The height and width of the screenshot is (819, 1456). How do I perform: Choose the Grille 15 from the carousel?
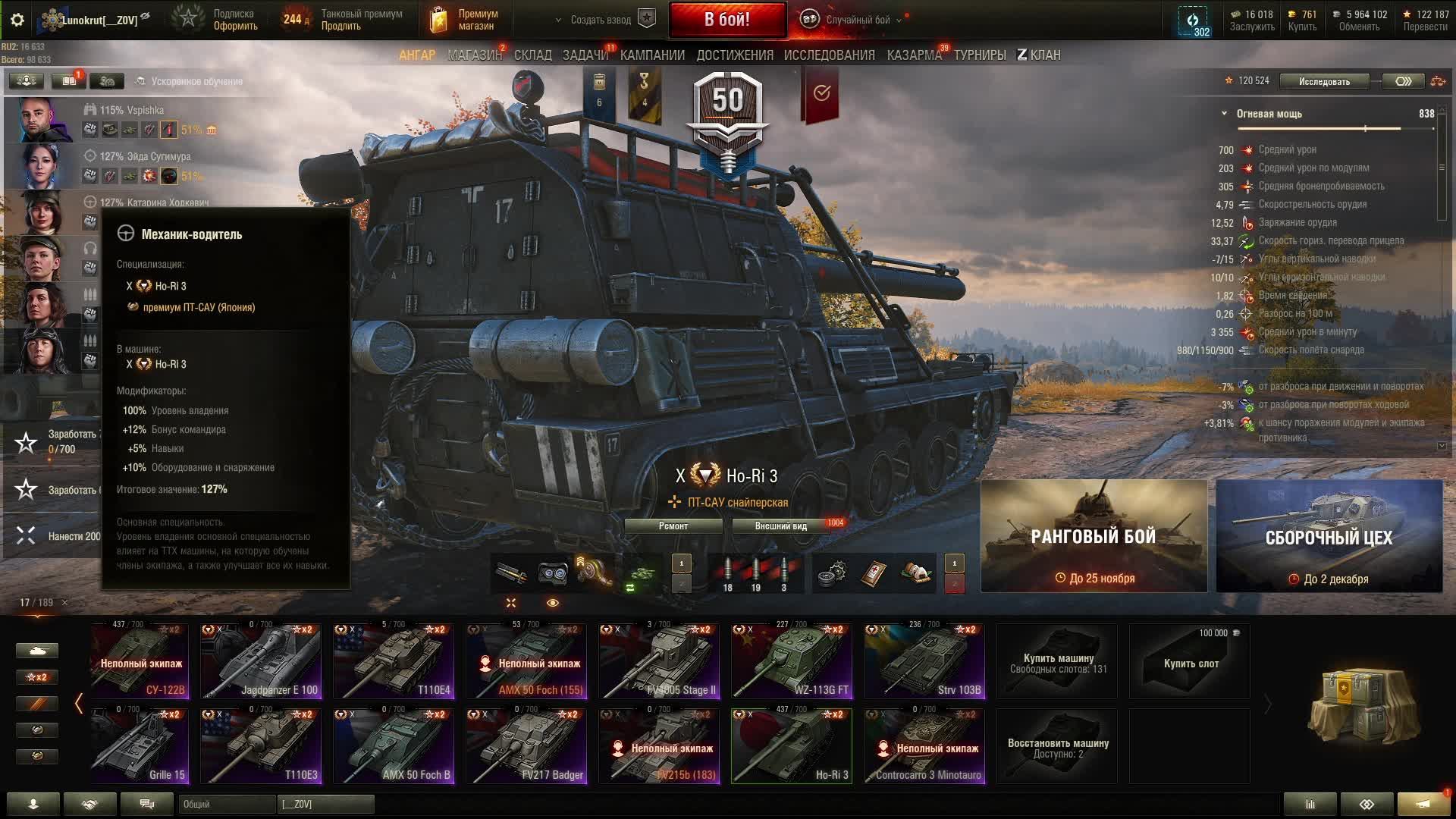pyautogui.click(x=140, y=746)
